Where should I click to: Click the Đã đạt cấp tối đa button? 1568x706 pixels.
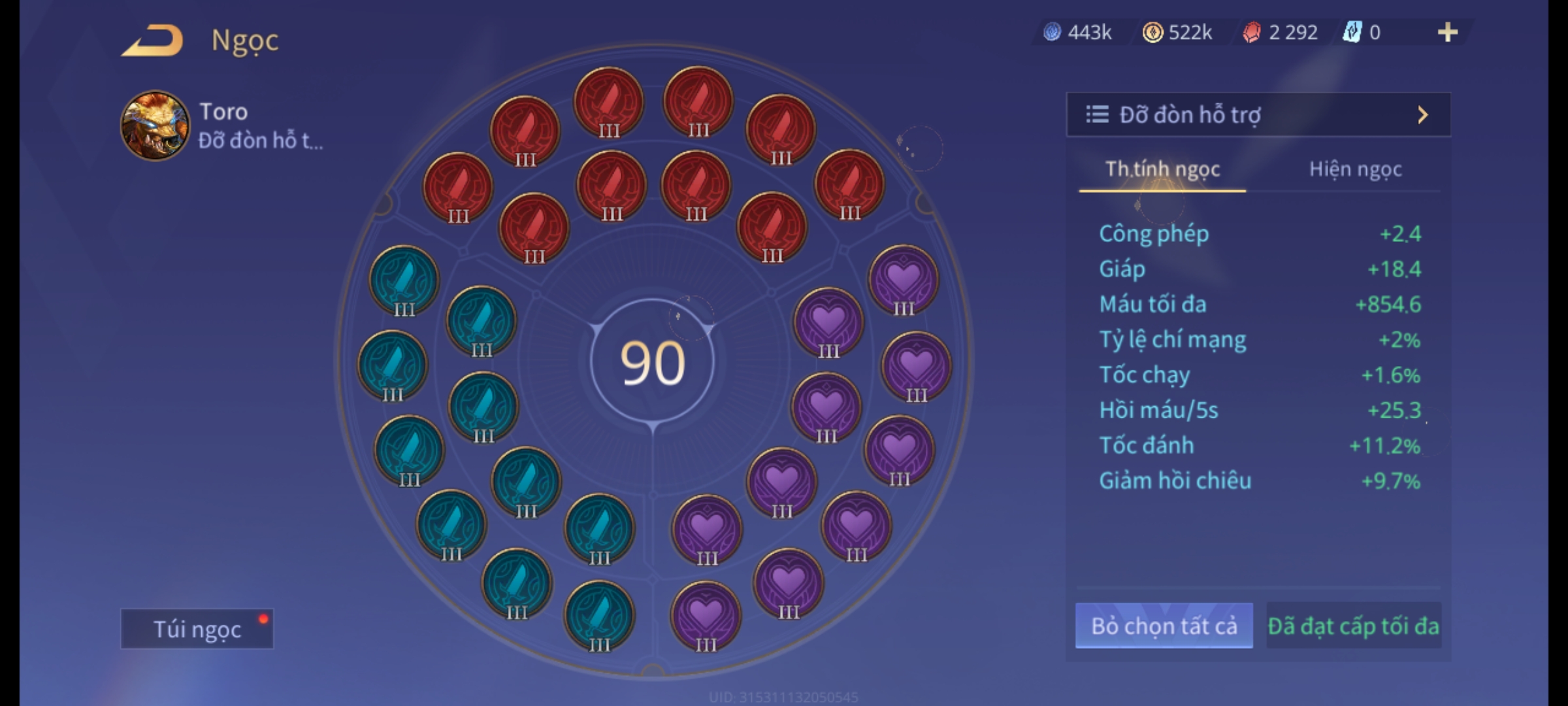pyautogui.click(x=1353, y=626)
